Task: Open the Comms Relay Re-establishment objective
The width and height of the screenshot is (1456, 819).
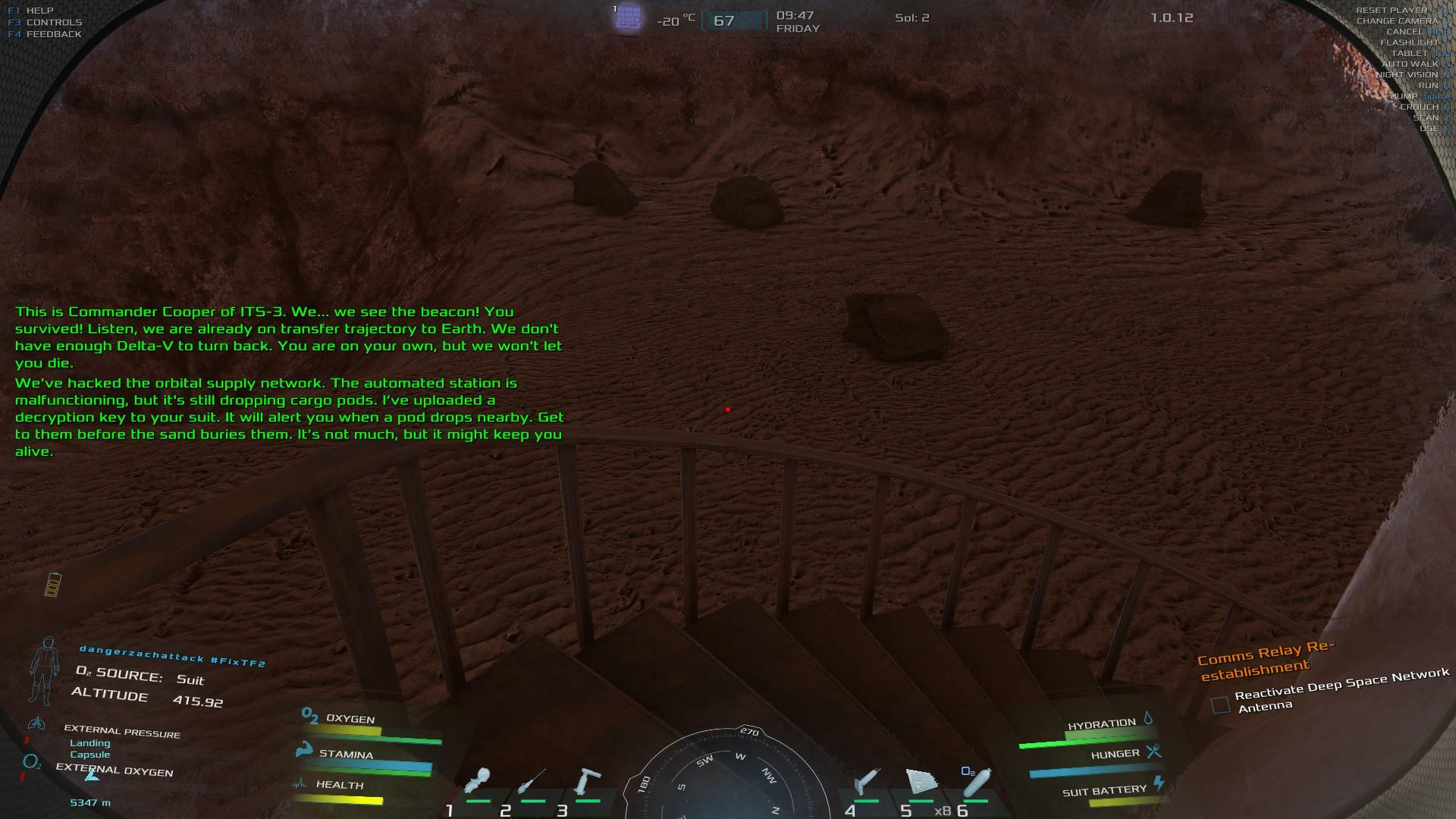Action: [1265, 660]
